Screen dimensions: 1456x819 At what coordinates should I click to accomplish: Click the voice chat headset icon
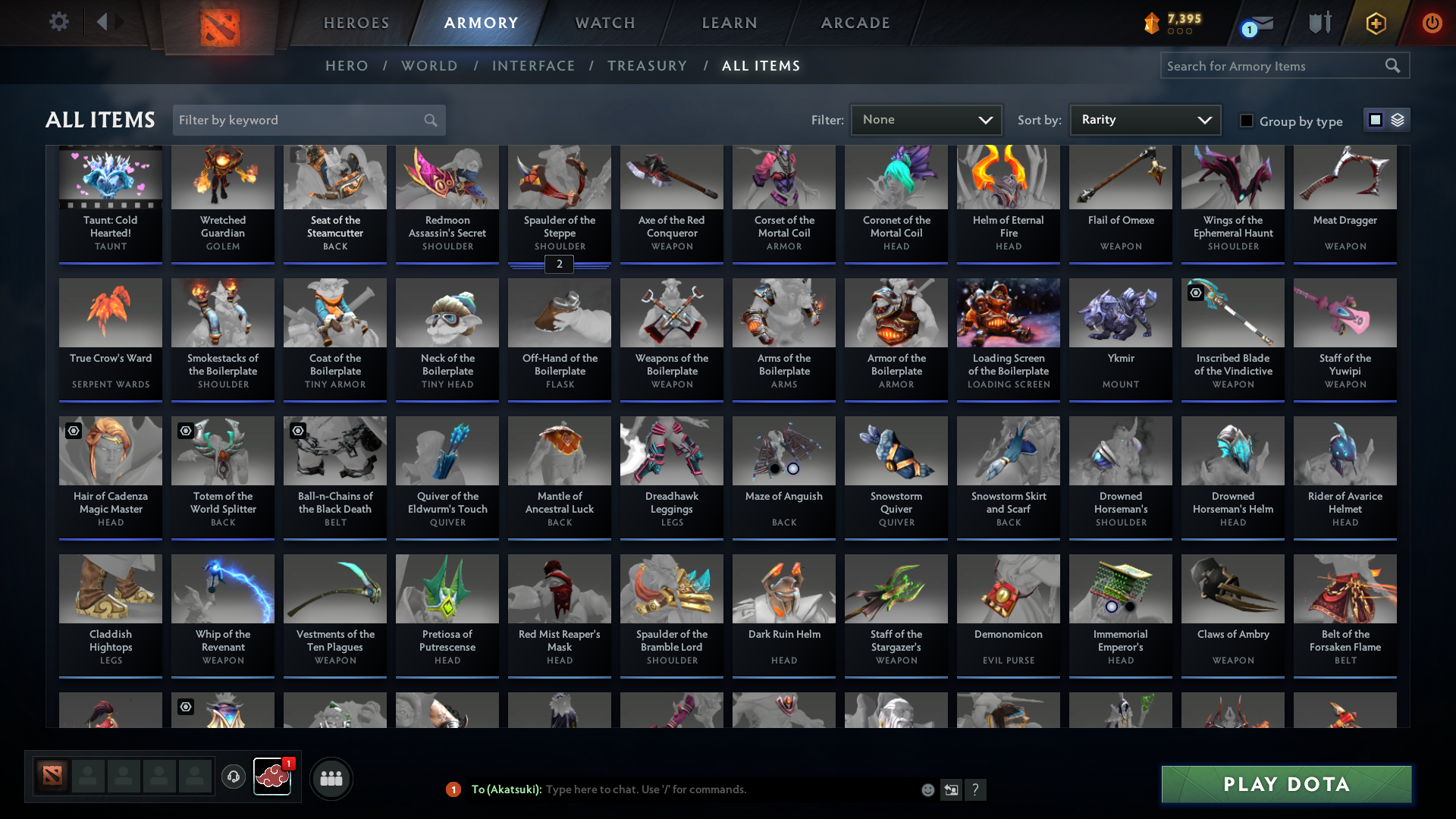click(x=234, y=777)
